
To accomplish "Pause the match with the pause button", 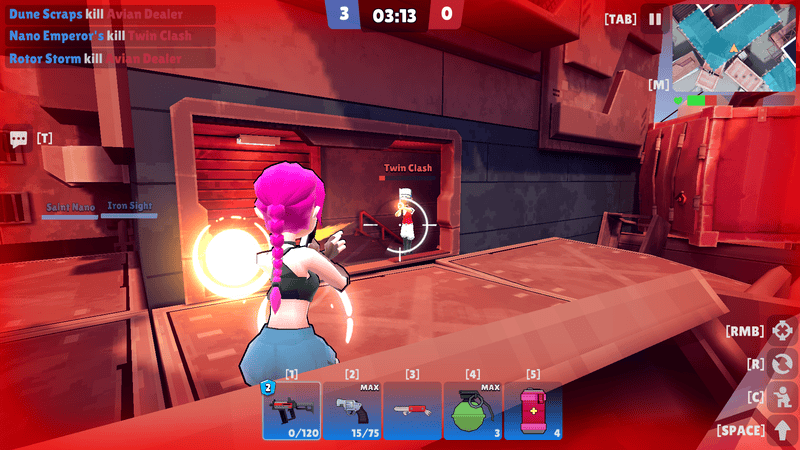I will coord(655,19).
